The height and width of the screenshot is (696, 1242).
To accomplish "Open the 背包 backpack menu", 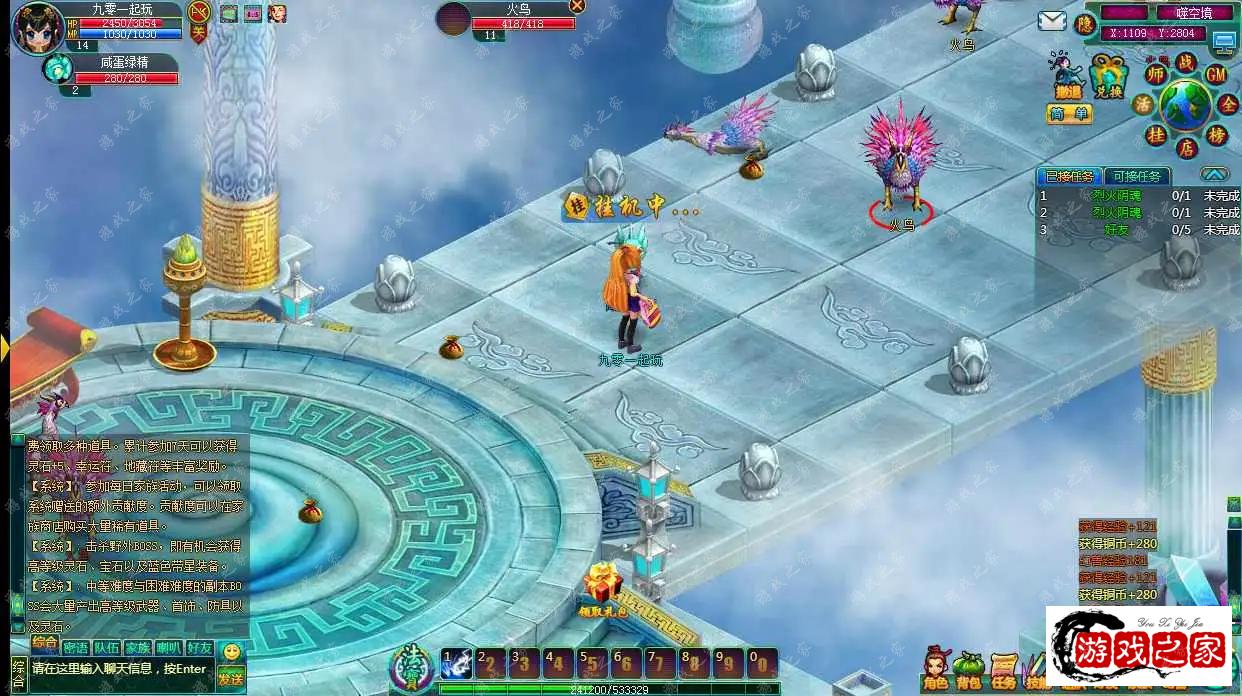I will pos(968,666).
